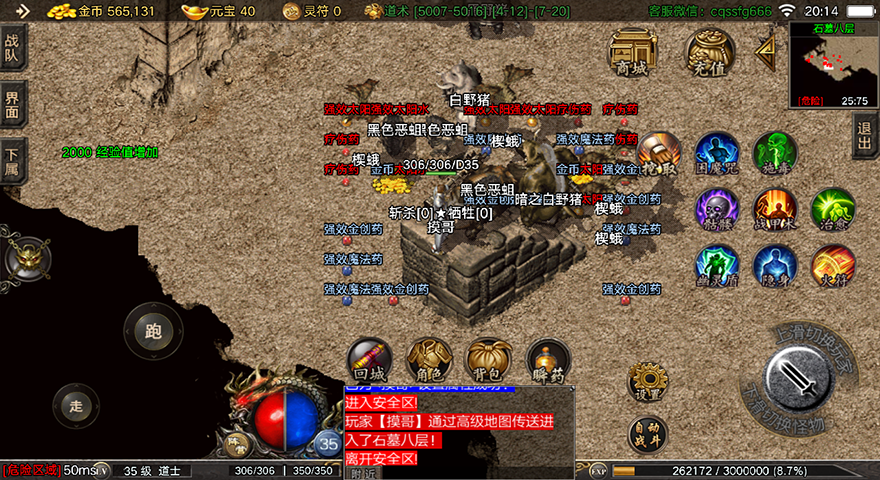This screenshot has height=480, width=880.
Task: Cast the 治愈 healing skill
Action: (x=833, y=210)
